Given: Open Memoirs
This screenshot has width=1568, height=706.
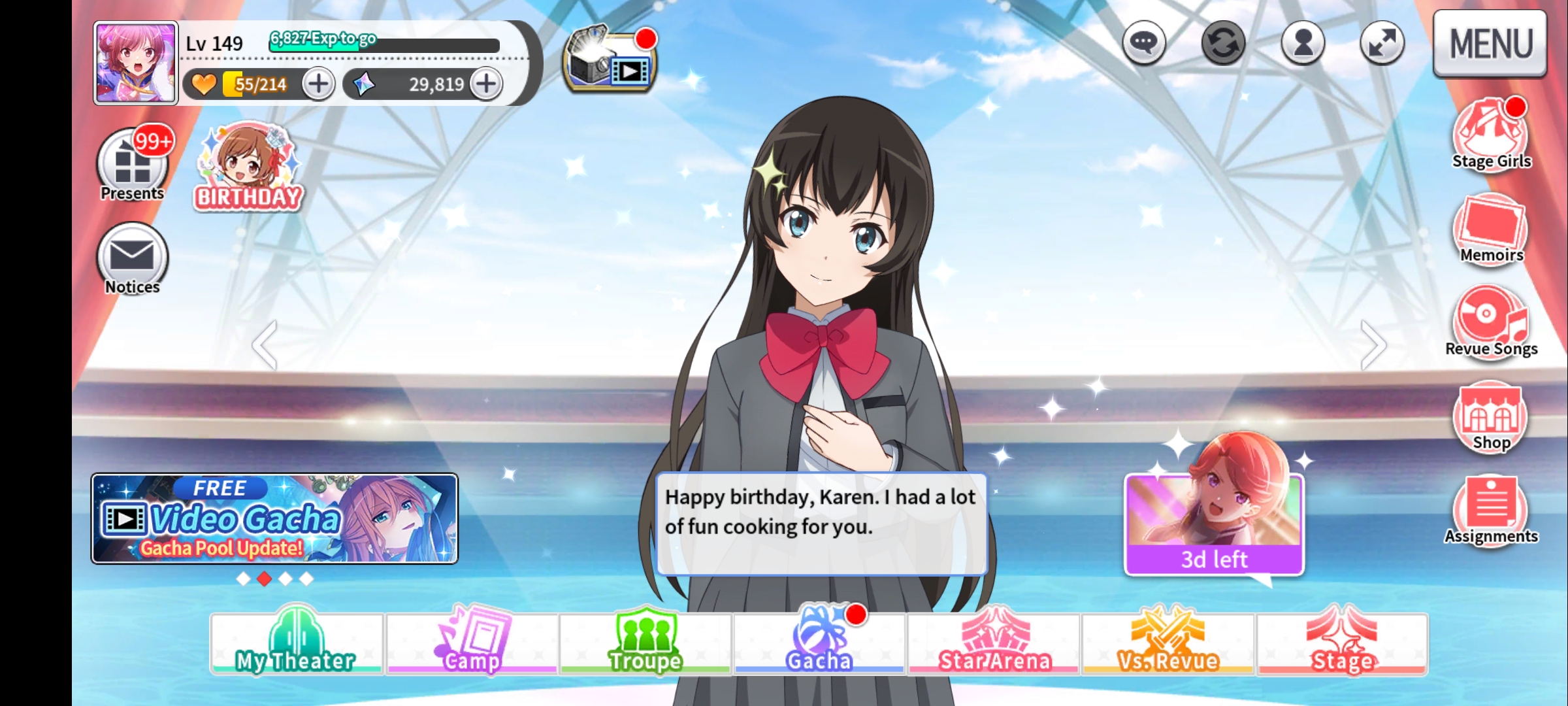Looking at the screenshot, I should coord(1491,229).
